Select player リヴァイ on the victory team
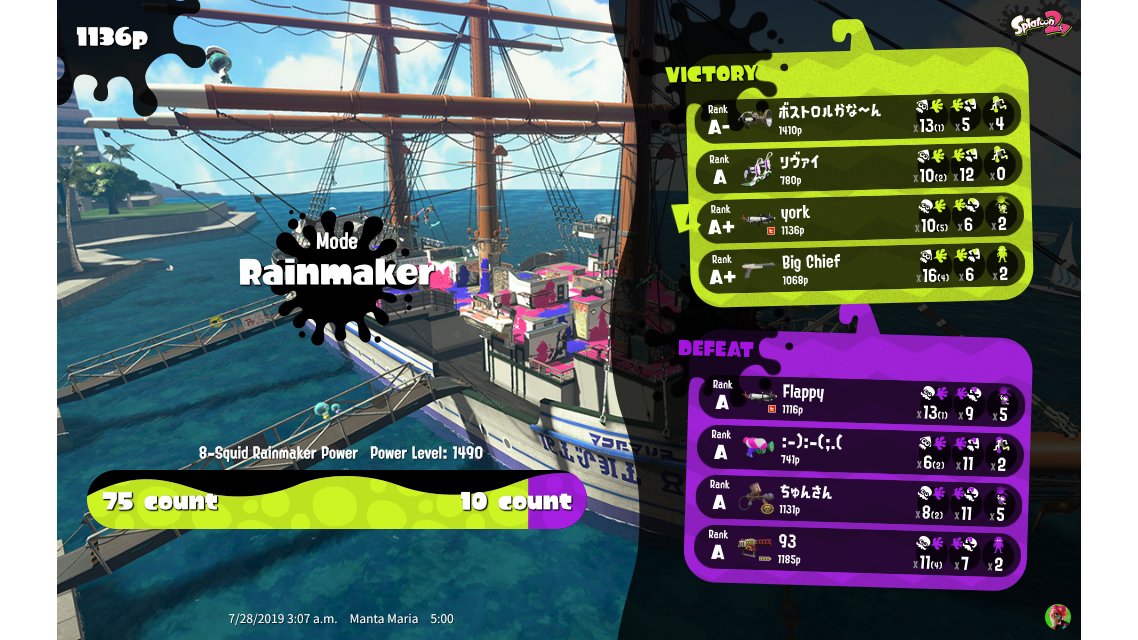The image size is (1138, 640). click(x=860, y=169)
